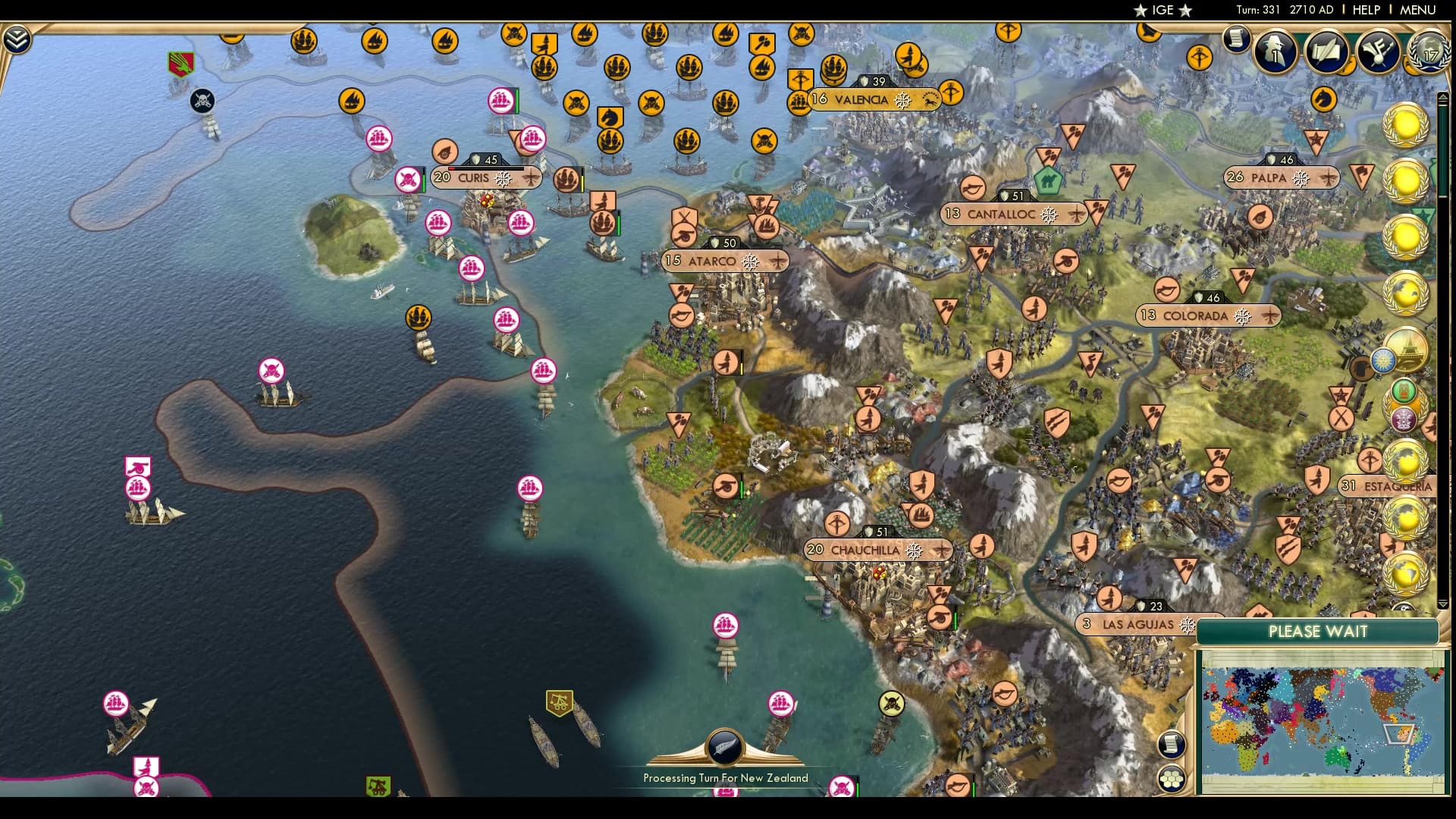Open the MENU item on the top bar

pyautogui.click(x=1420, y=10)
